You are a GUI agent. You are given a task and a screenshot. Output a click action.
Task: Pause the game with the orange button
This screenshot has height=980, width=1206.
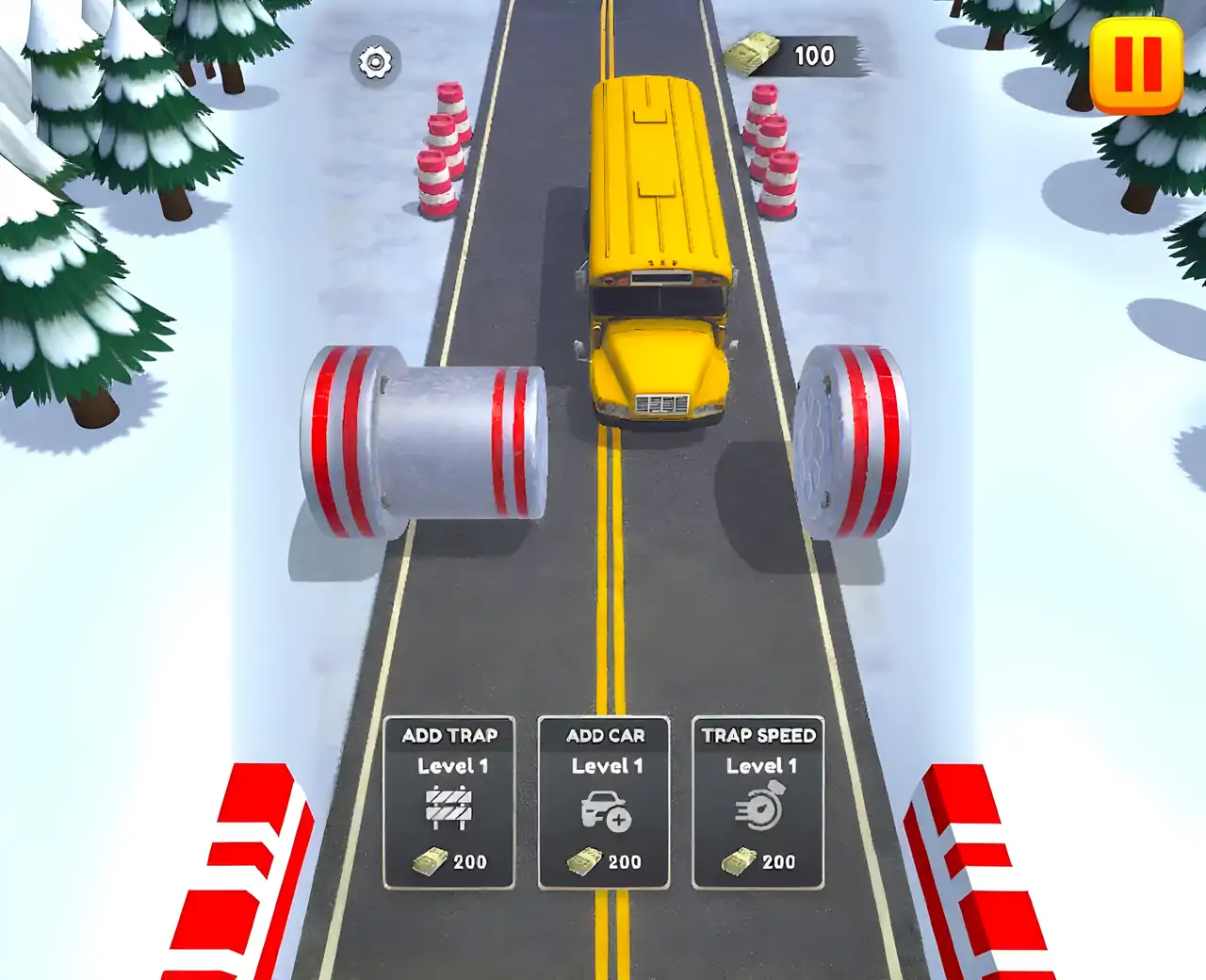tap(1136, 66)
